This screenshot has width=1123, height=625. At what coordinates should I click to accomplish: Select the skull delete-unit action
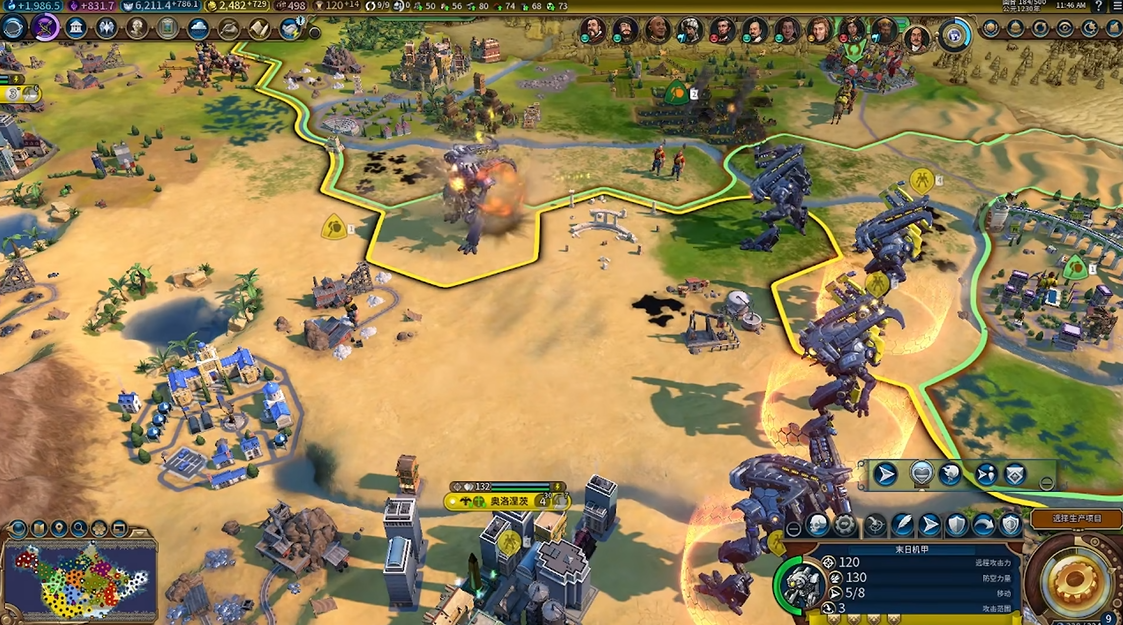click(x=818, y=525)
